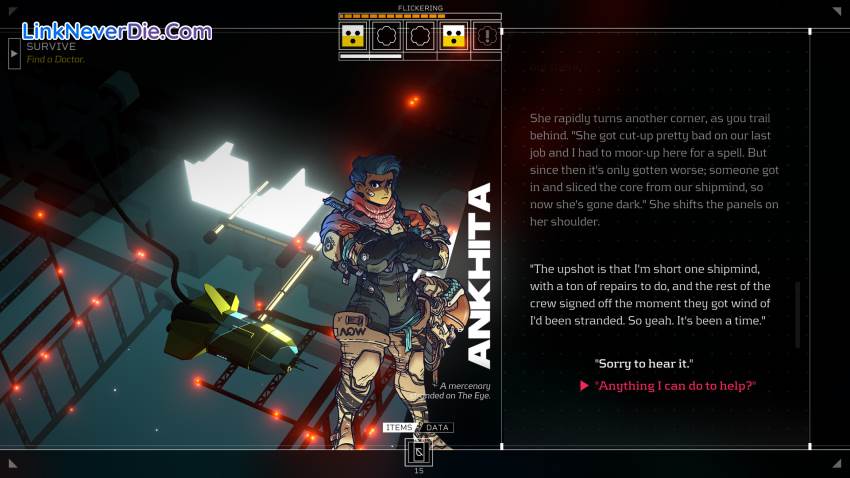Open the Survive: Find a Doctor objective
Screen dimensions: 850x478
[56, 53]
